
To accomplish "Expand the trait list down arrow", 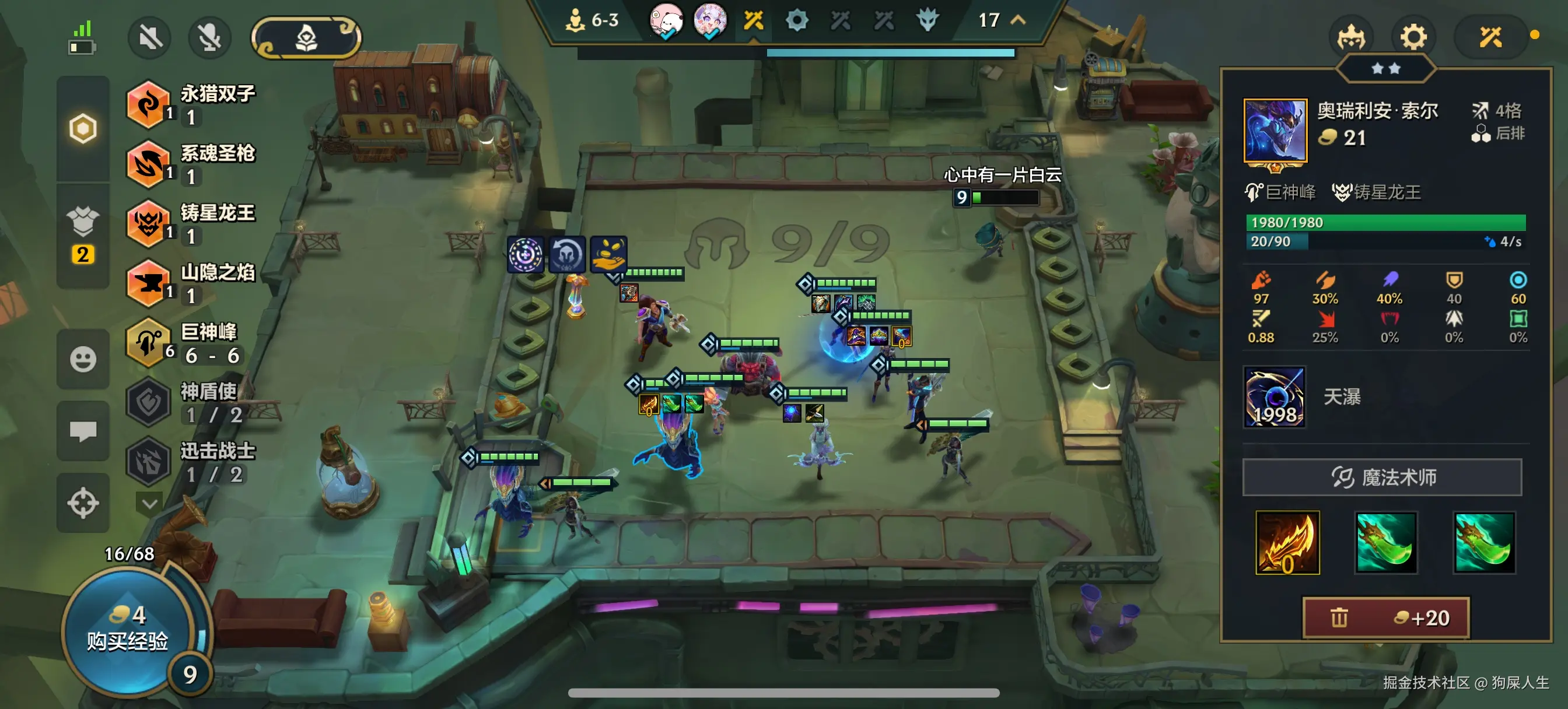I will 150,504.
